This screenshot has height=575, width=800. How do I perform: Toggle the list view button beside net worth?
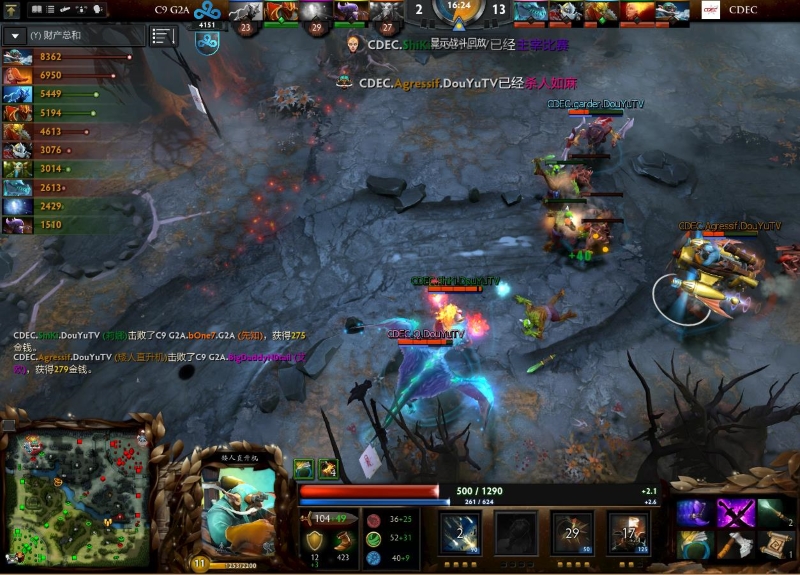163,36
